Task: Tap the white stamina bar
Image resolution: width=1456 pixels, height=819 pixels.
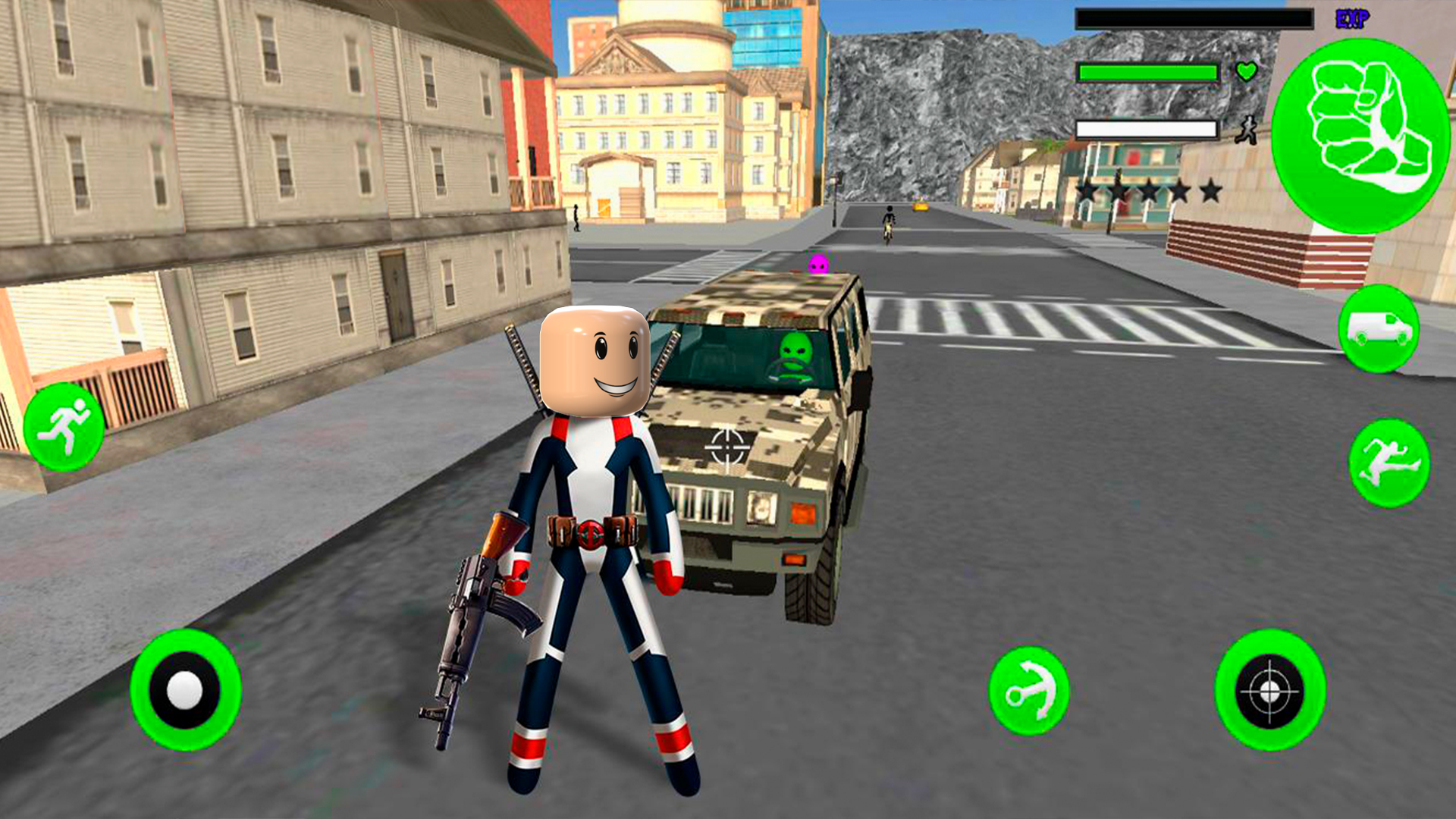Action: (x=1147, y=129)
